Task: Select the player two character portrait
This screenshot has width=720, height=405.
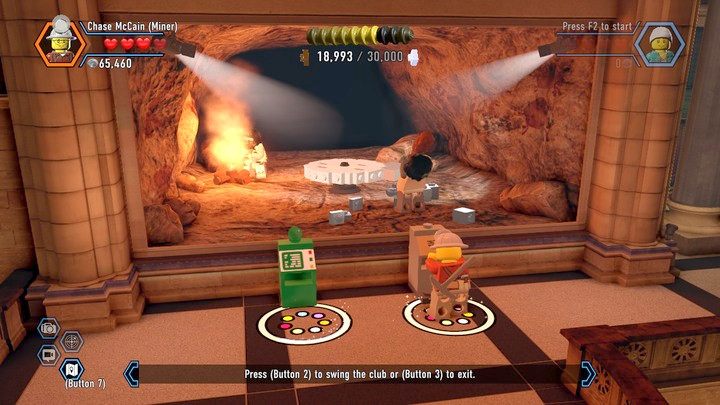Action: point(660,43)
